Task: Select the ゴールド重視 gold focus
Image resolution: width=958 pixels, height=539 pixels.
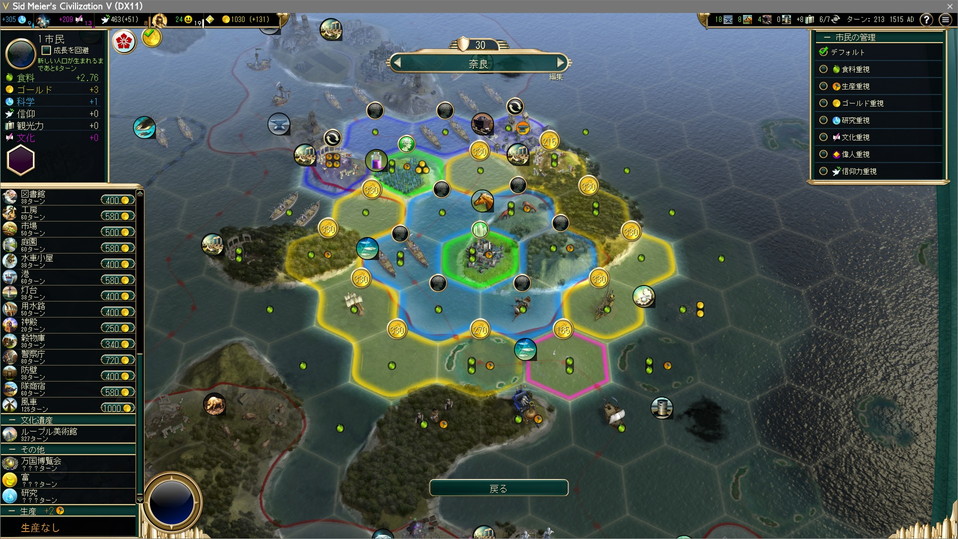Action: (x=824, y=103)
